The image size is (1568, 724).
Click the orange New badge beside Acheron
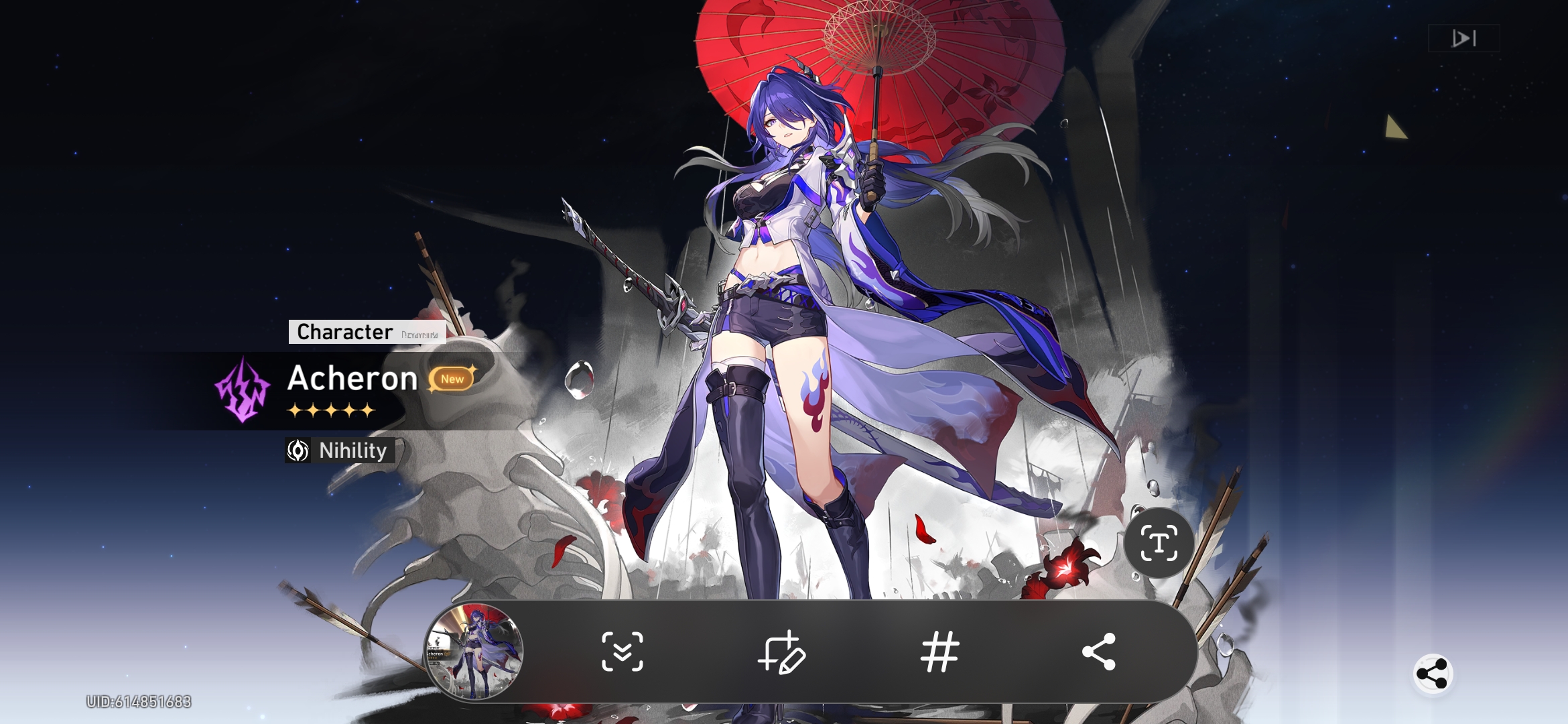(453, 379)
